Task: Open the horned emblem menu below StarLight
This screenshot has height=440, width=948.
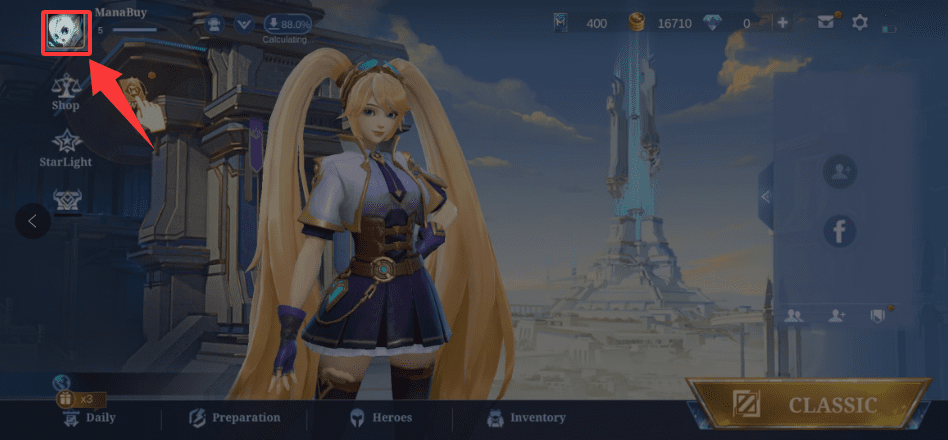Action: coord(66,199)
